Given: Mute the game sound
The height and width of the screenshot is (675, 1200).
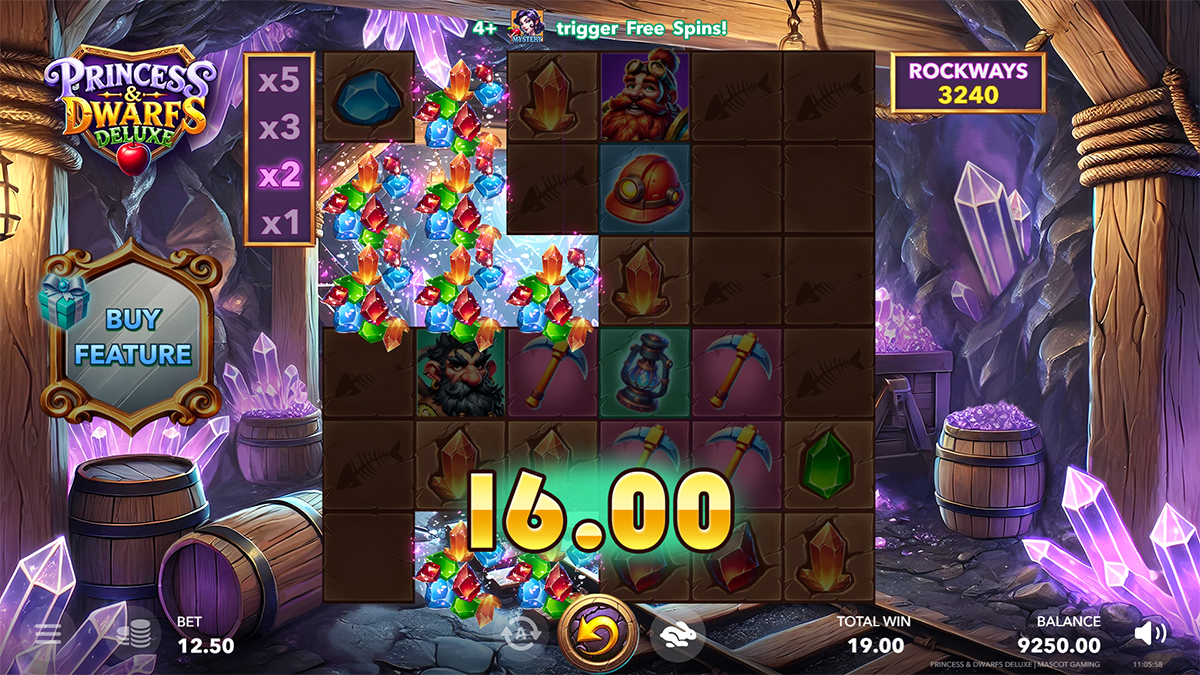Looking at the screenshot, I should point(1151,633).
